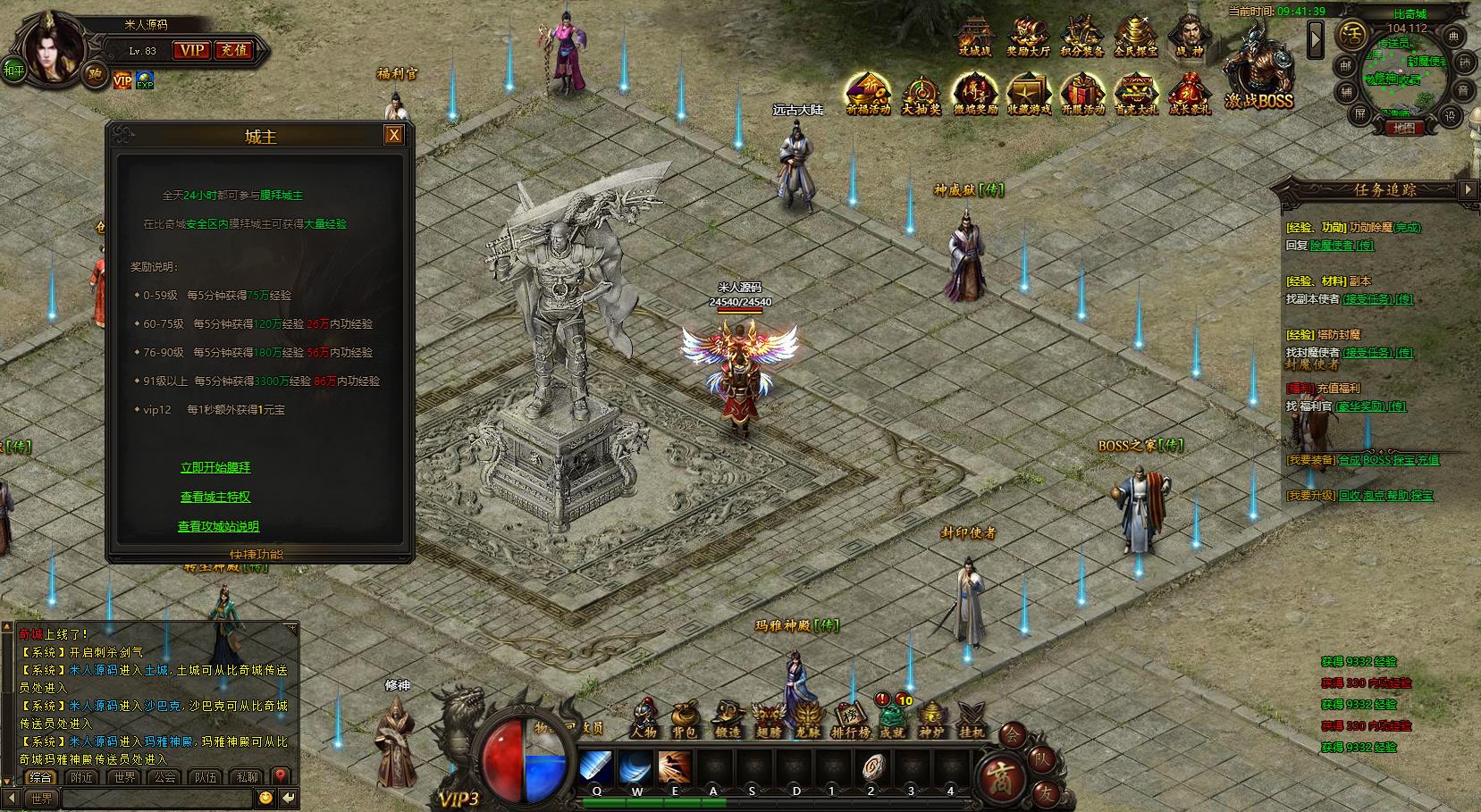Open the 充值 recharge button

[234, 51]
